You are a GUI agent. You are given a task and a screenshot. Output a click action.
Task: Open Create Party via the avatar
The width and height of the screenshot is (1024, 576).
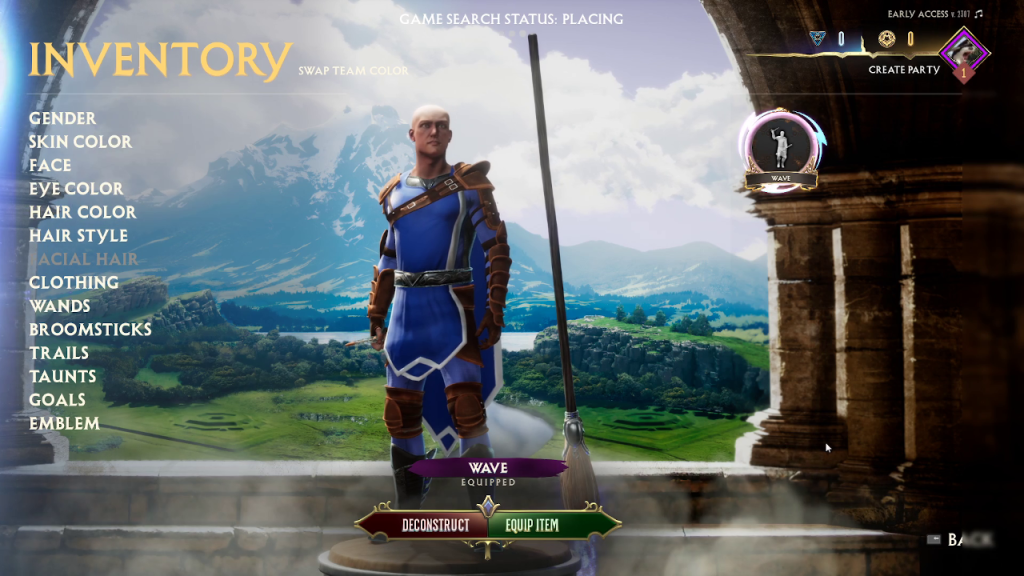[x=963, y=50]
